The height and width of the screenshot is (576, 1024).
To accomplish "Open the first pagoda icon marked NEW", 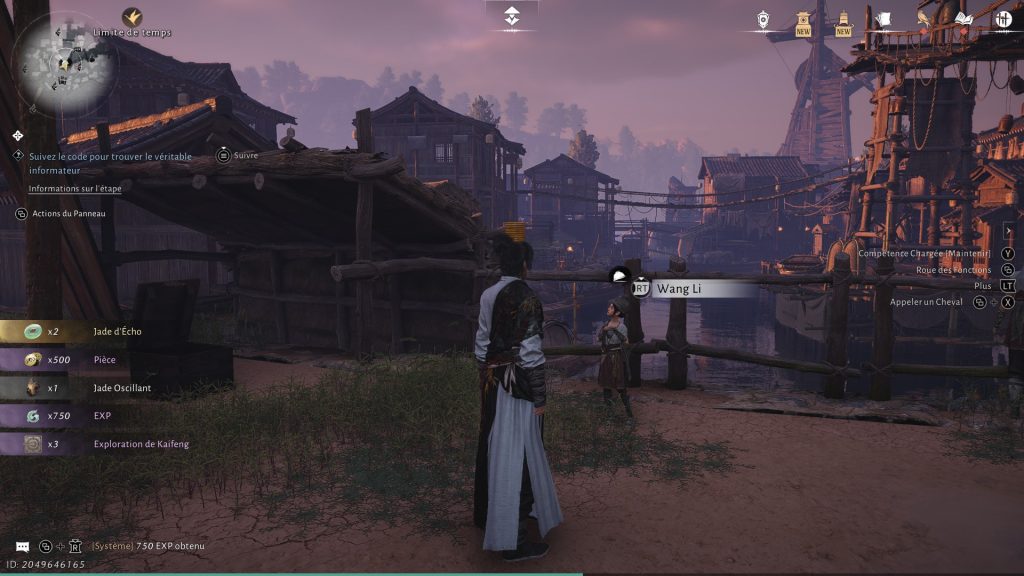I will 803,20.
